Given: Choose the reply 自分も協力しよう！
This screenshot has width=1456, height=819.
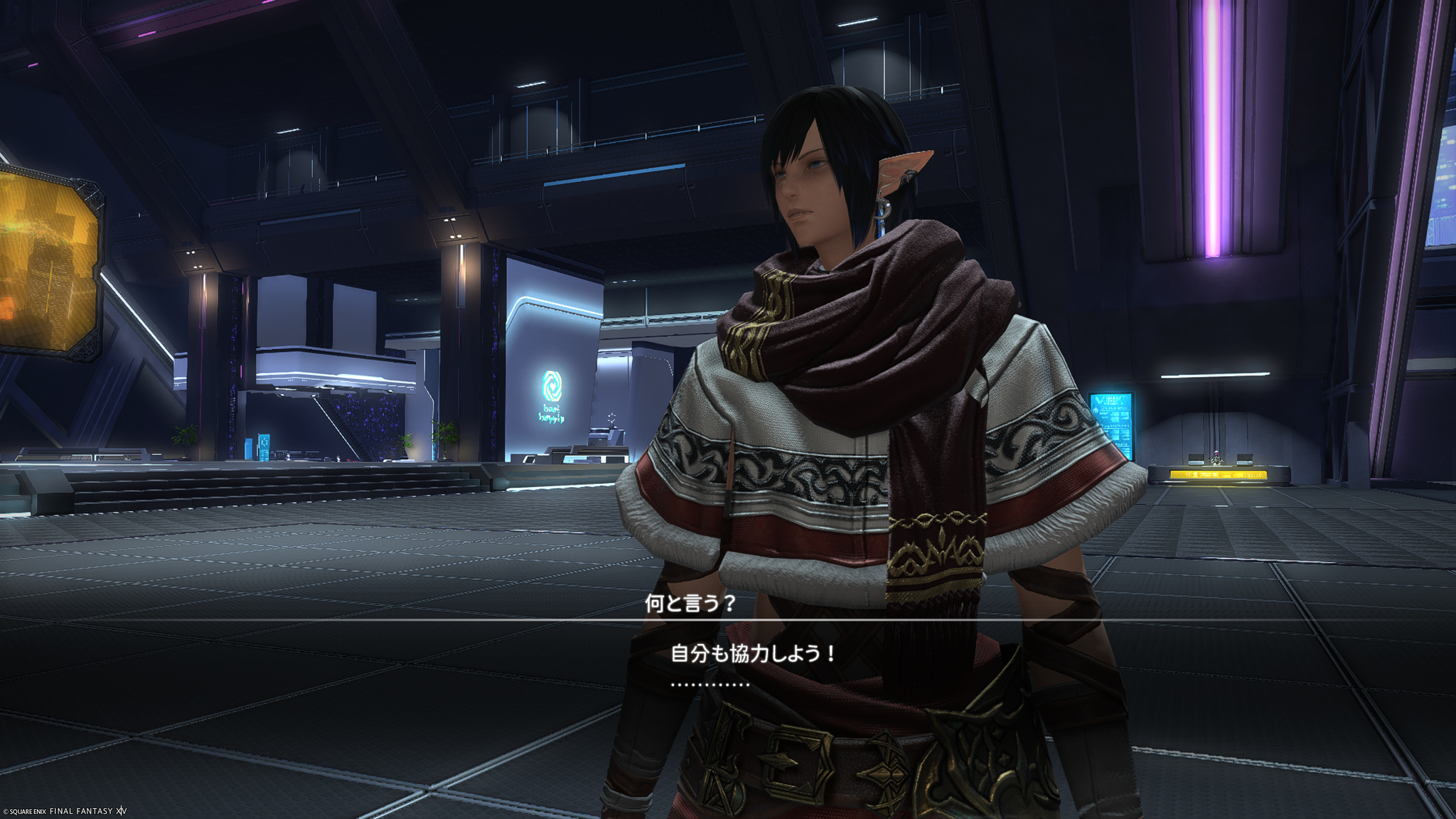Looking at the screenshot, I should click(x=754, y=653).
